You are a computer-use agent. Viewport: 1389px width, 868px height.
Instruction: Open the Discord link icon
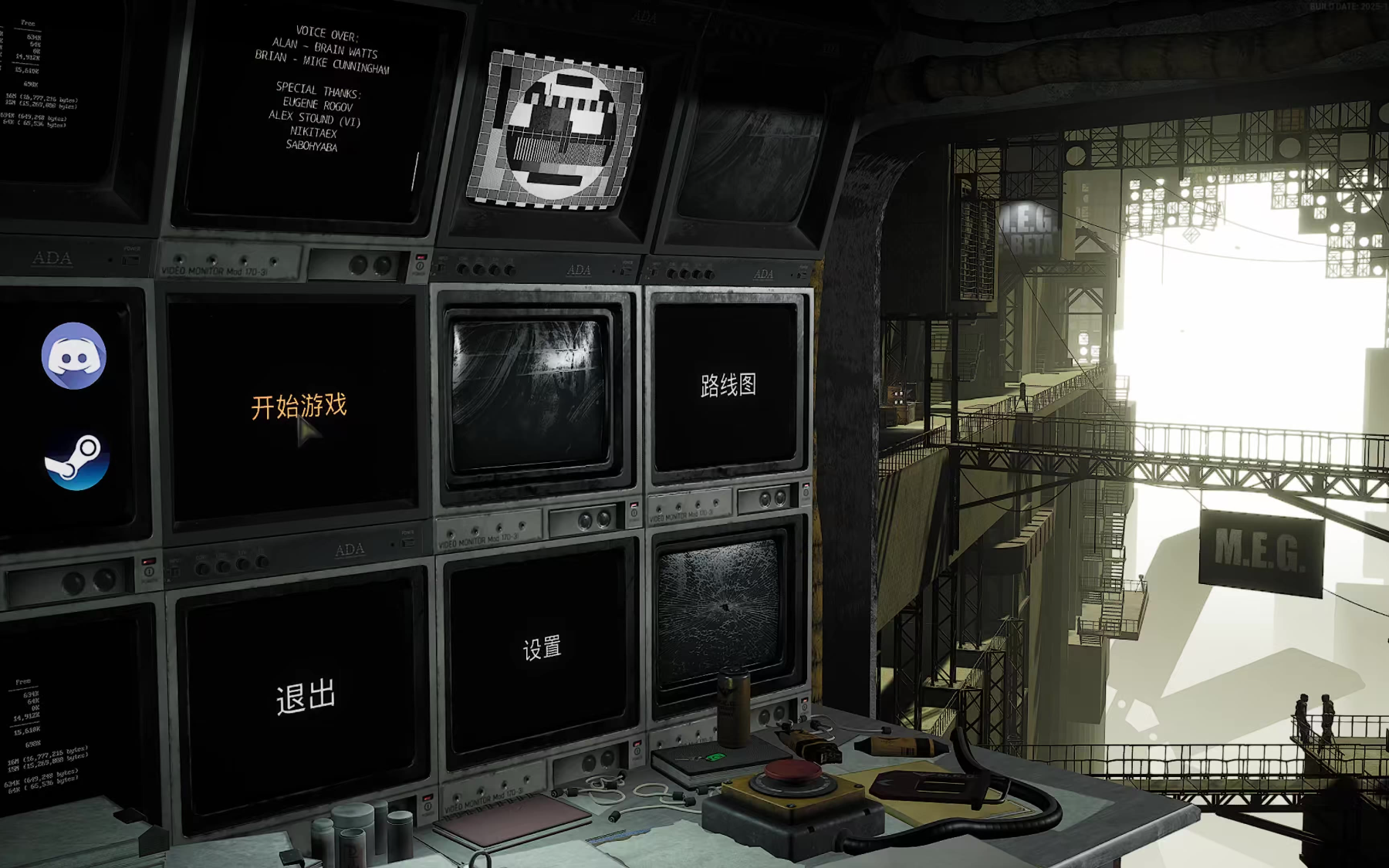74,356
